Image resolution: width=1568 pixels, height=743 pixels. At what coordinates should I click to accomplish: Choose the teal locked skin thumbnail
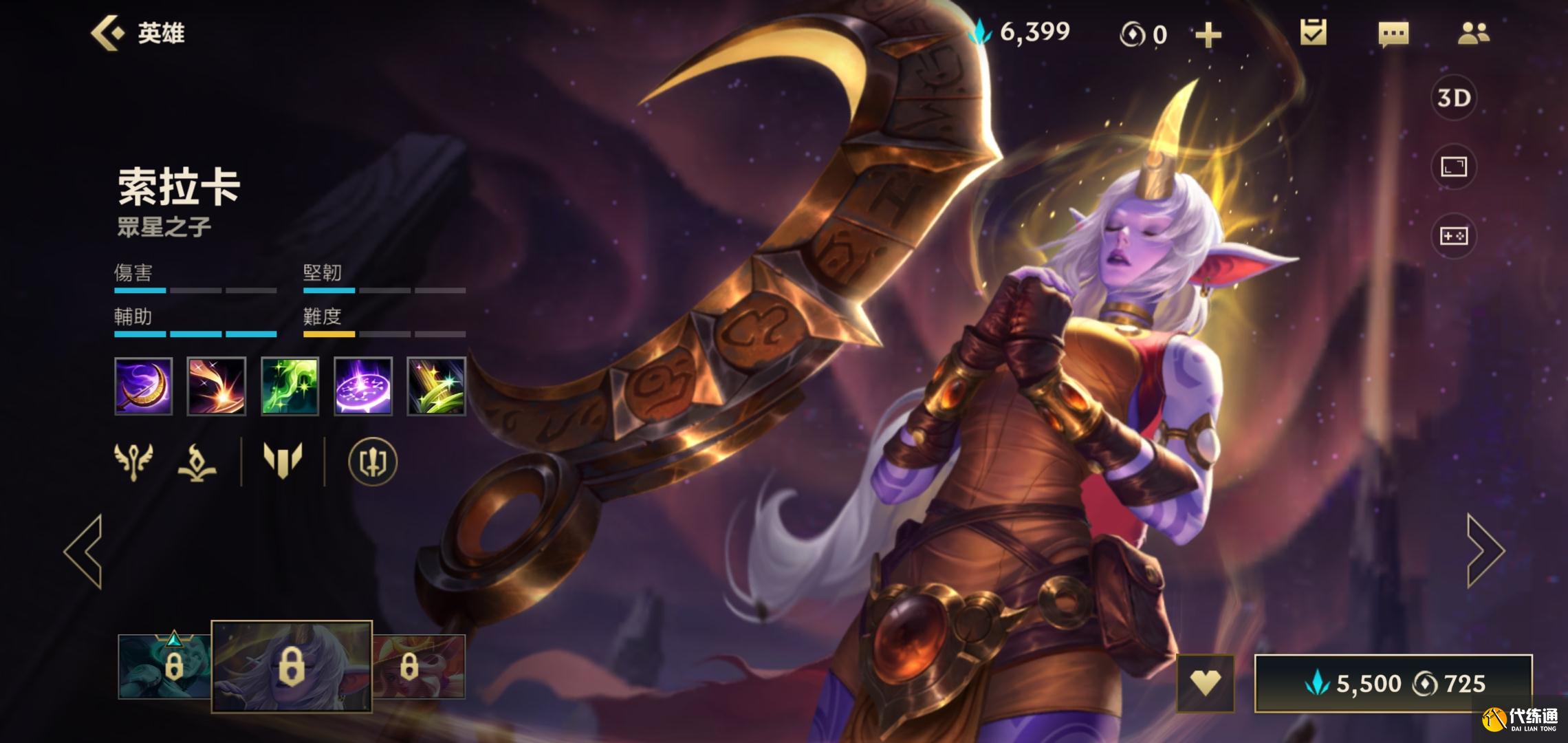click(165, 666)
